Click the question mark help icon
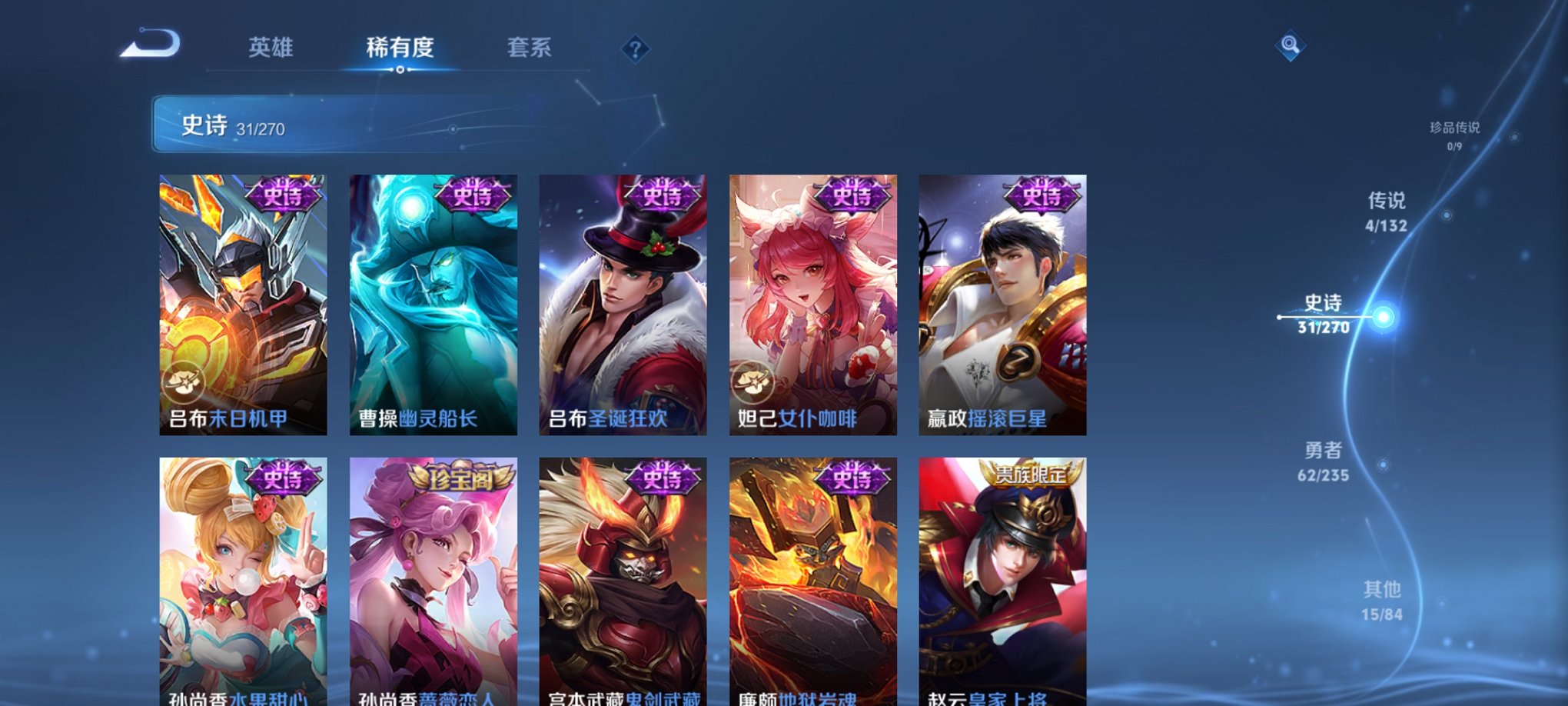Image resolution: width=1568 pixels, height=706 pixels. [634, 50]
